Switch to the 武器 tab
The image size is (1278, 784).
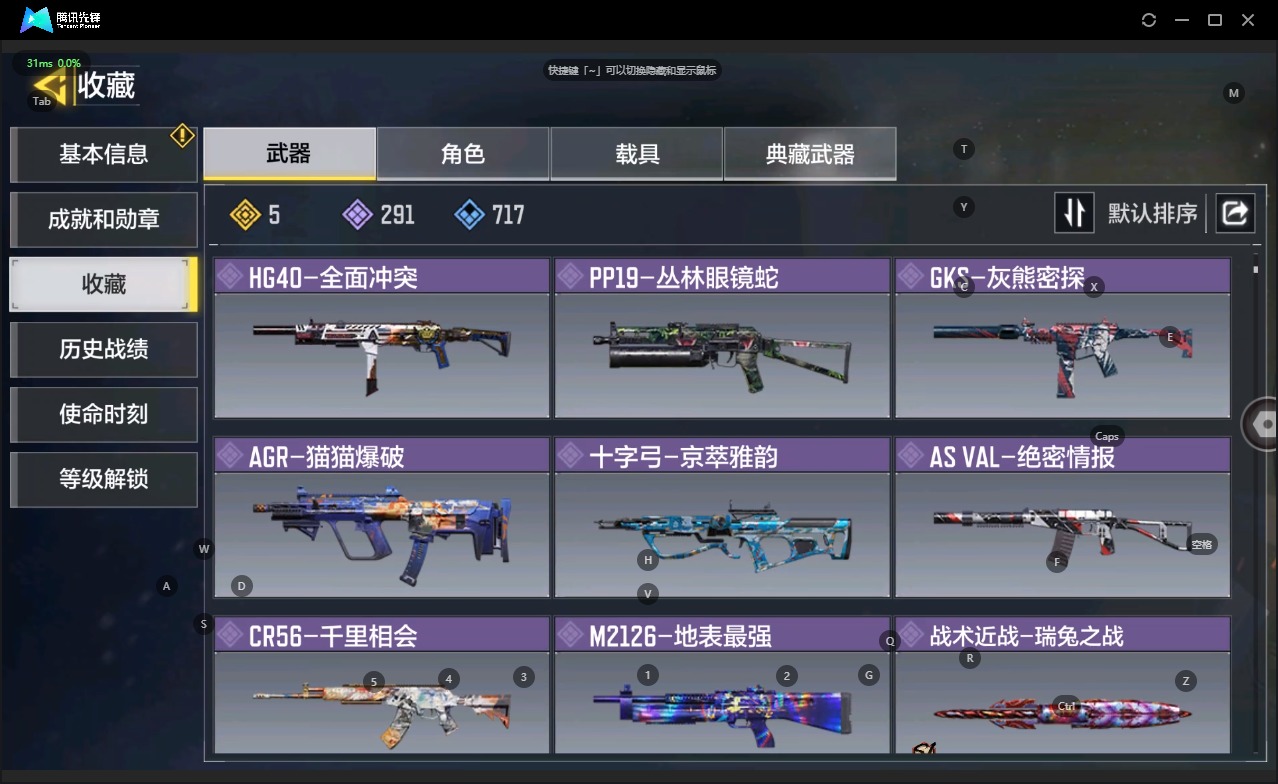289,153
